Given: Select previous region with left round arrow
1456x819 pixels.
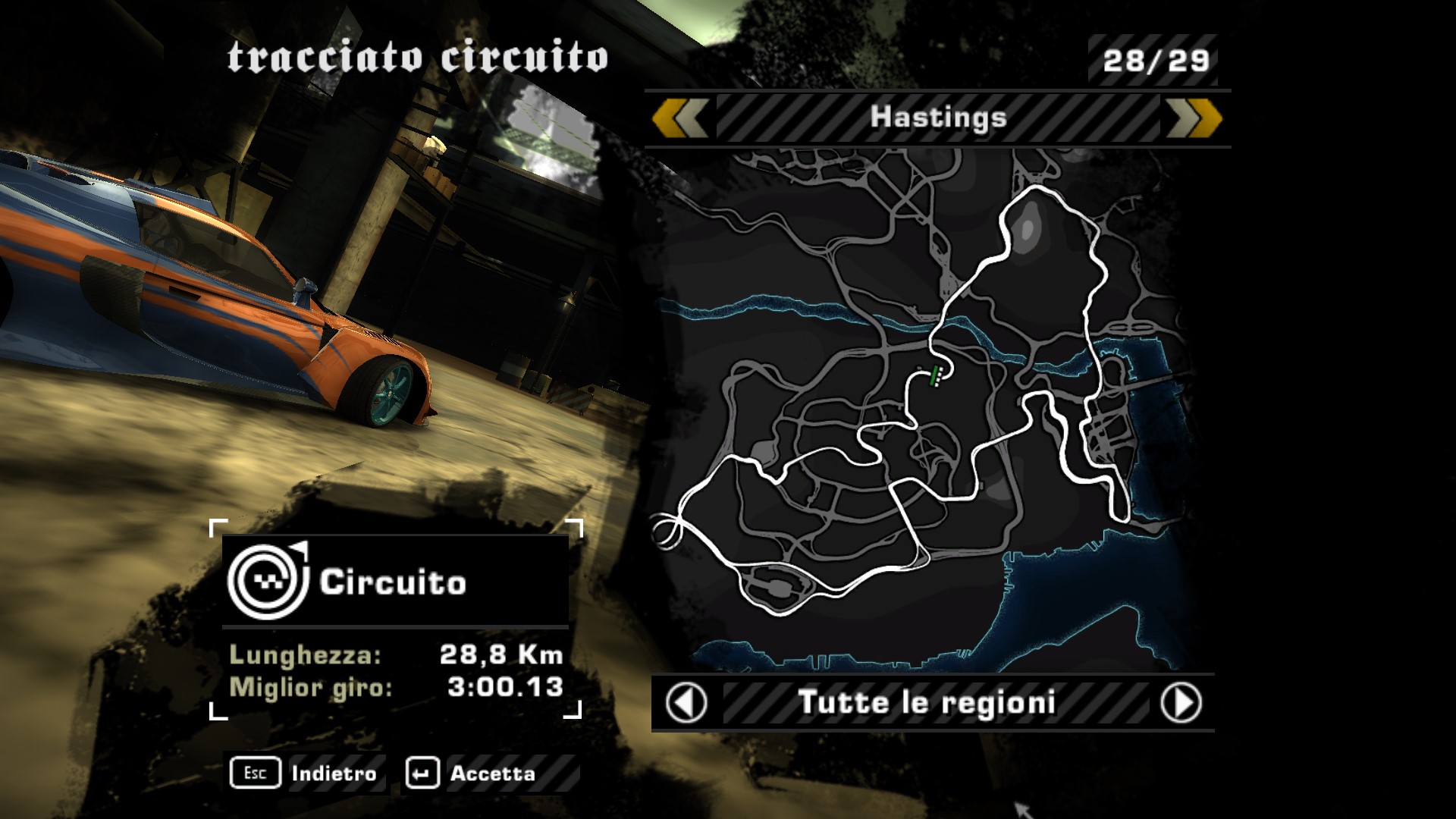Looking at the screenshot, I should coord(686,703).
